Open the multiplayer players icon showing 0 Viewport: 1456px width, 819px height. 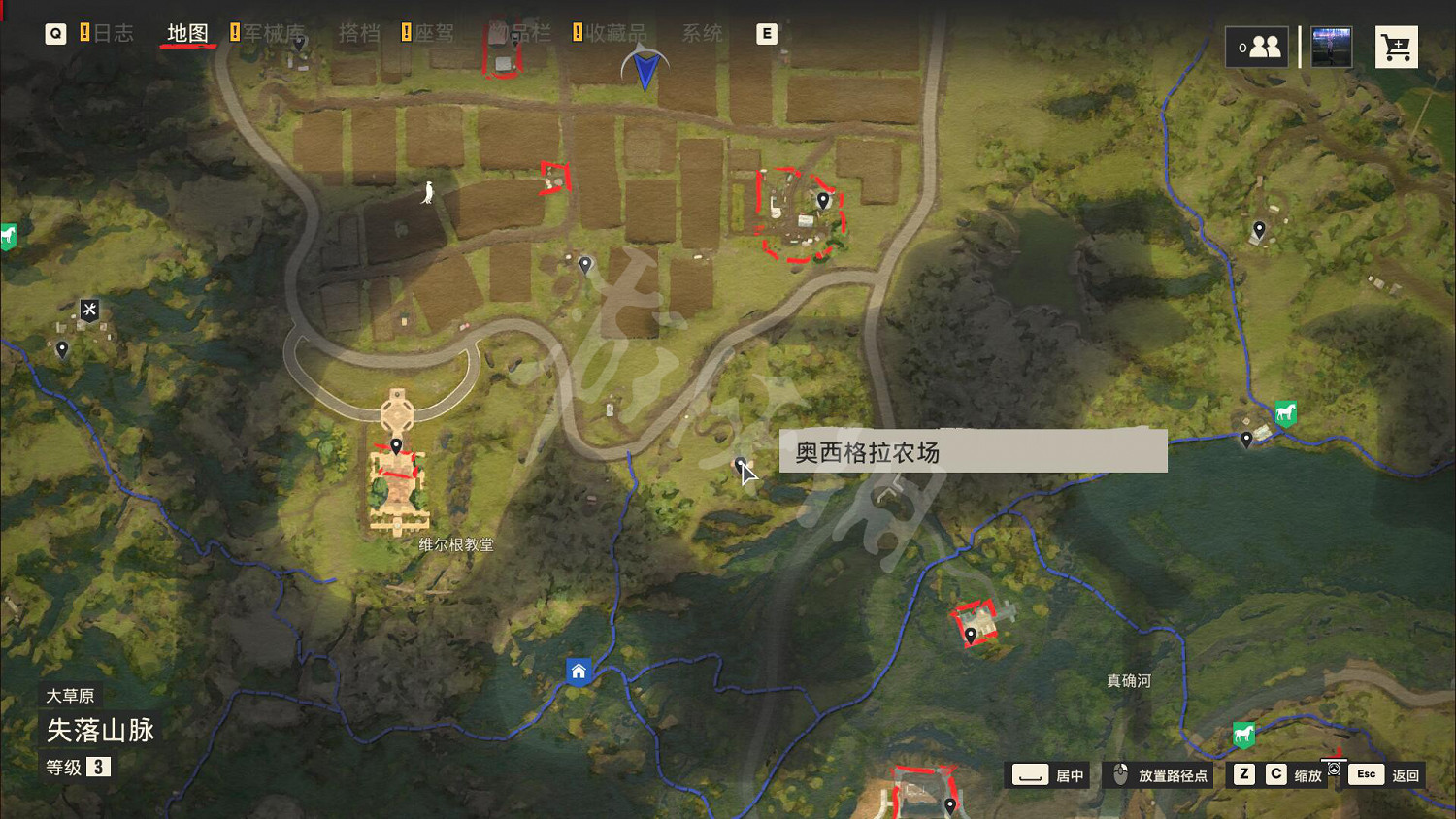click(x=1258, y=46)
